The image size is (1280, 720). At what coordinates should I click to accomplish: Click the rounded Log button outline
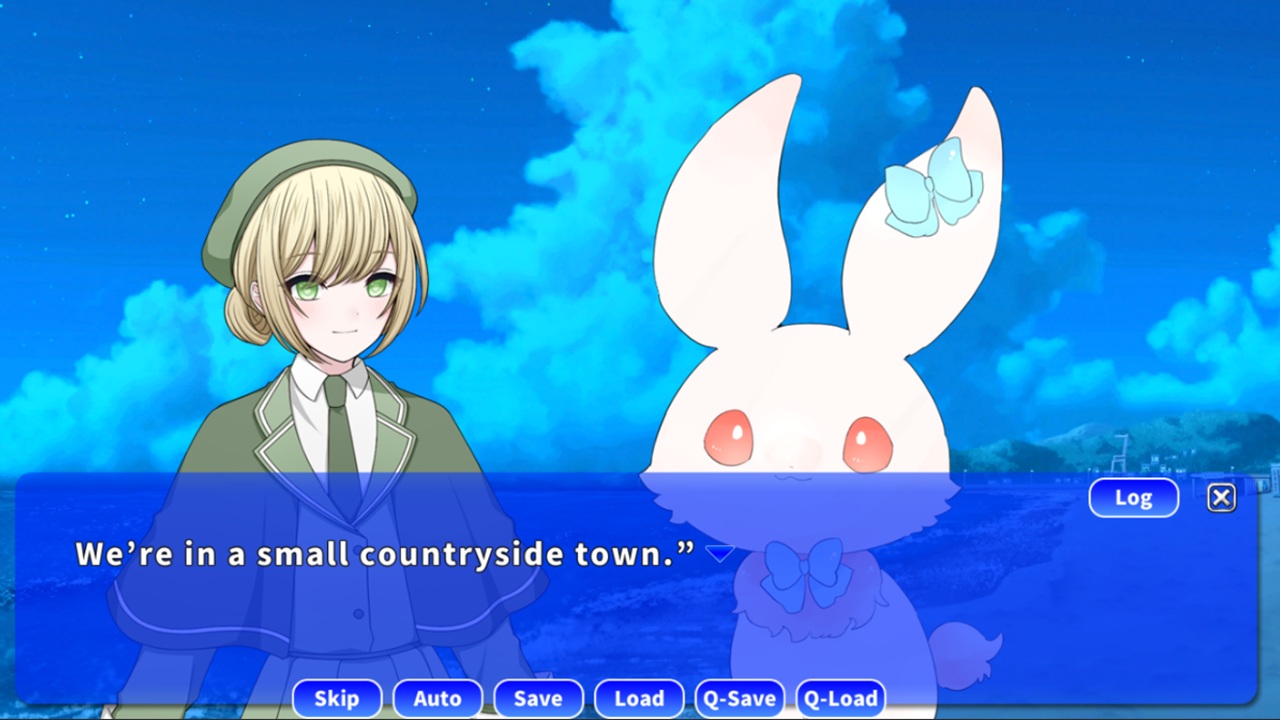(1133, 497)
